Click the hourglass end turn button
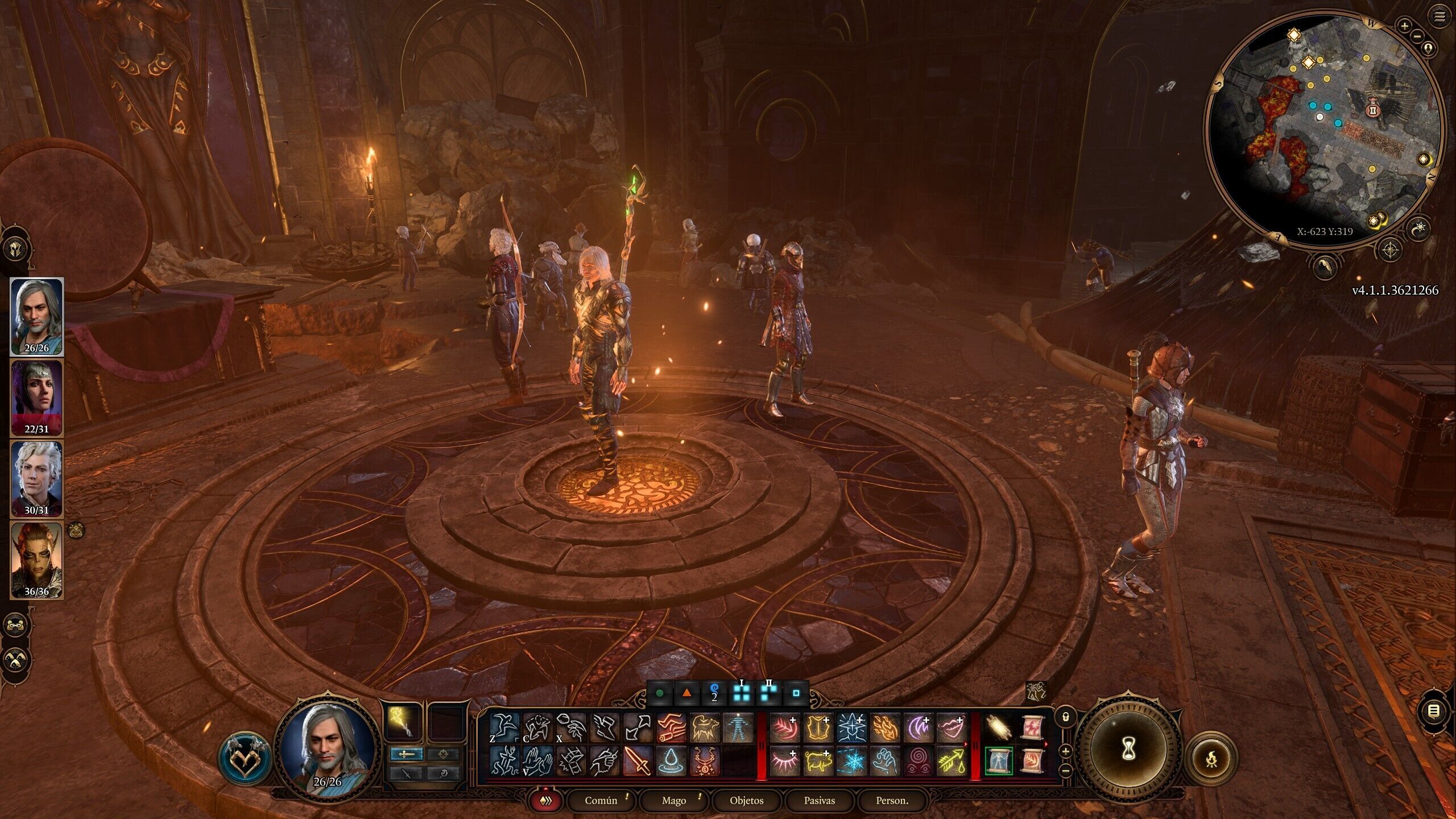The width and height of the screenshot is (1456, 819). [1128, 752]
